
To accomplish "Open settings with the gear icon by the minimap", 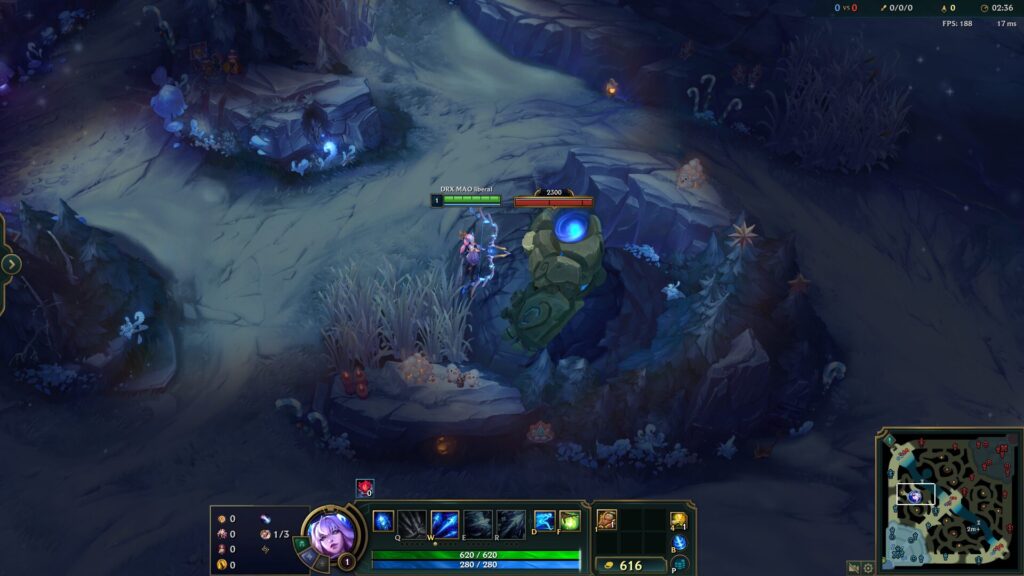I will tap(868, 567).
